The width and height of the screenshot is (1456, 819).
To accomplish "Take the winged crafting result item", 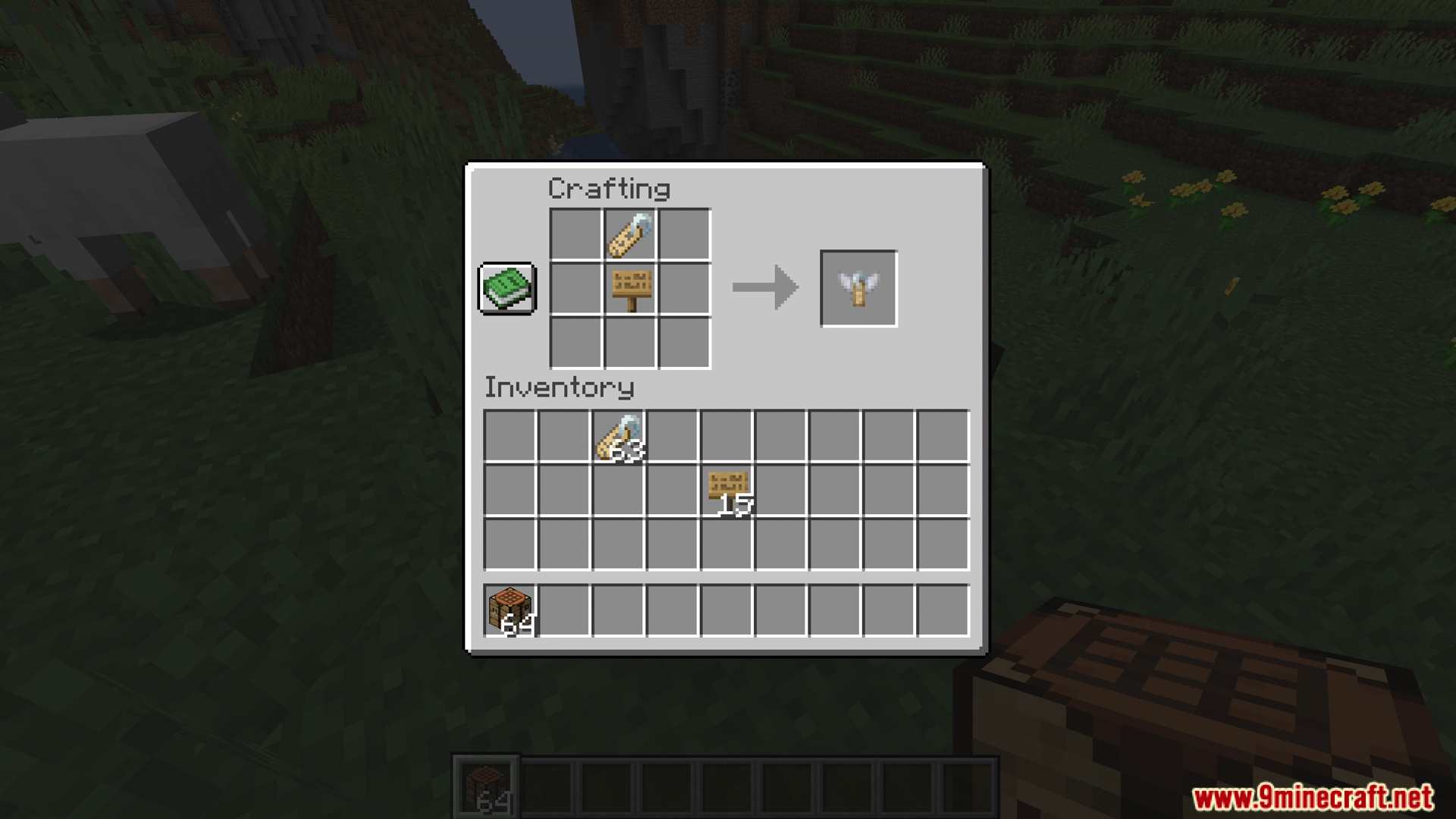I will pyautogui.click(x=858, y=289).
